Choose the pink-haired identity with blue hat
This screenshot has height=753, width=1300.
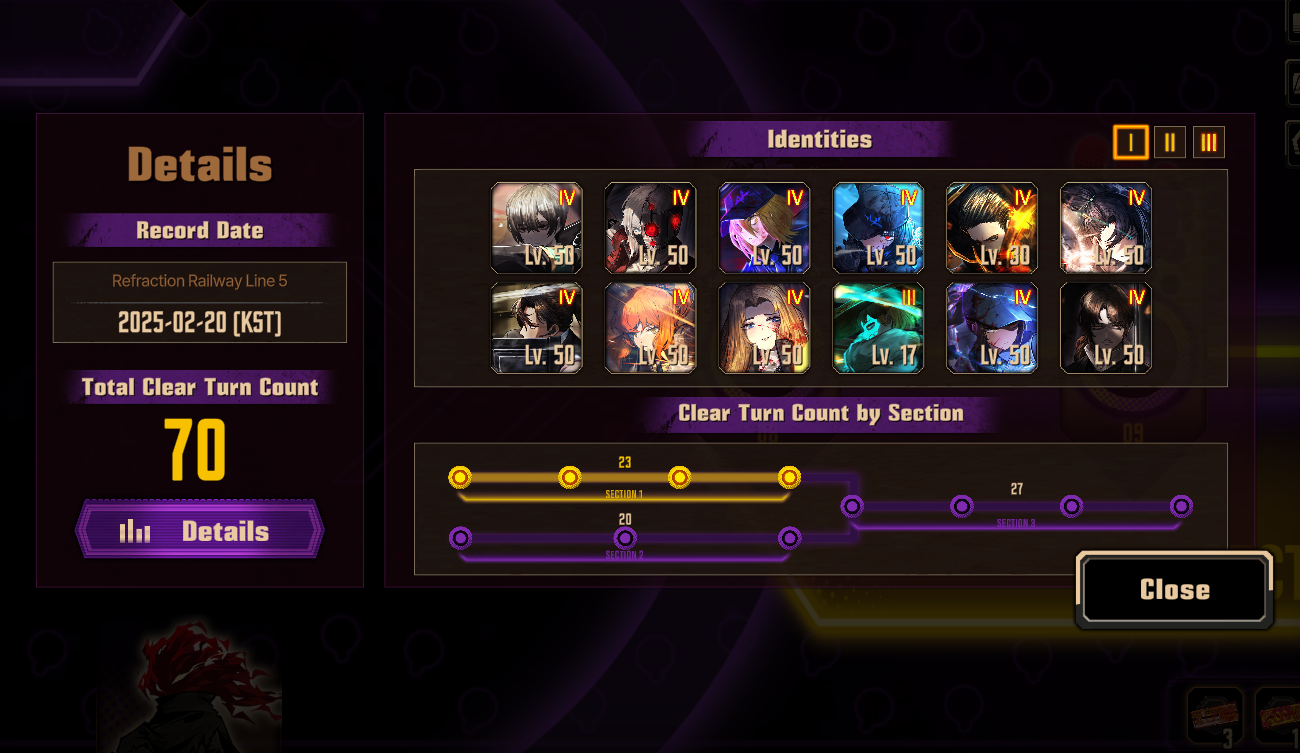[x=764, y=228]
